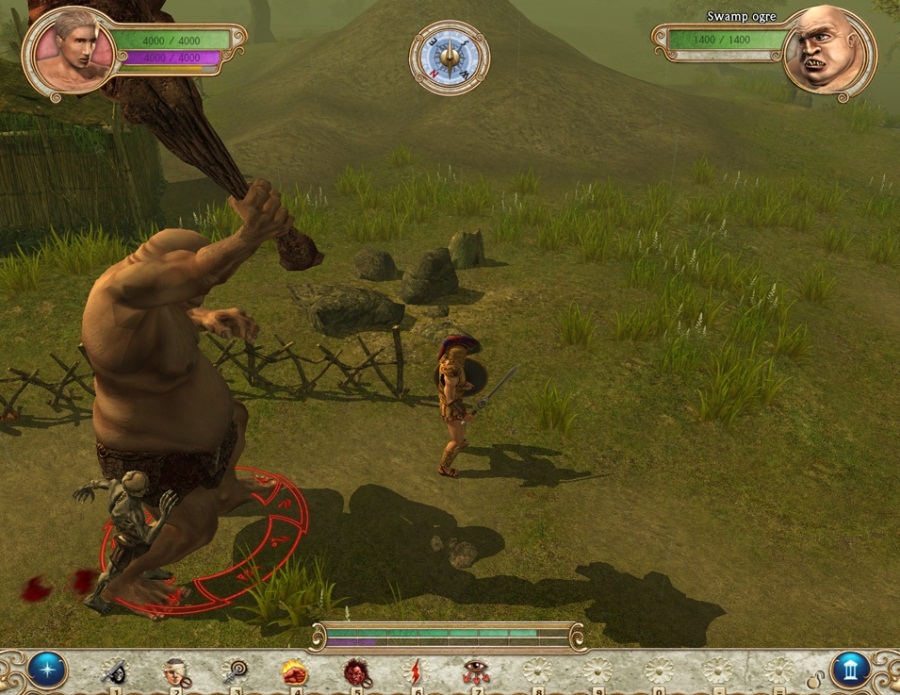Activate the flaming fist ability
This screenshot has height=695, width=900.
coord(295,671)
